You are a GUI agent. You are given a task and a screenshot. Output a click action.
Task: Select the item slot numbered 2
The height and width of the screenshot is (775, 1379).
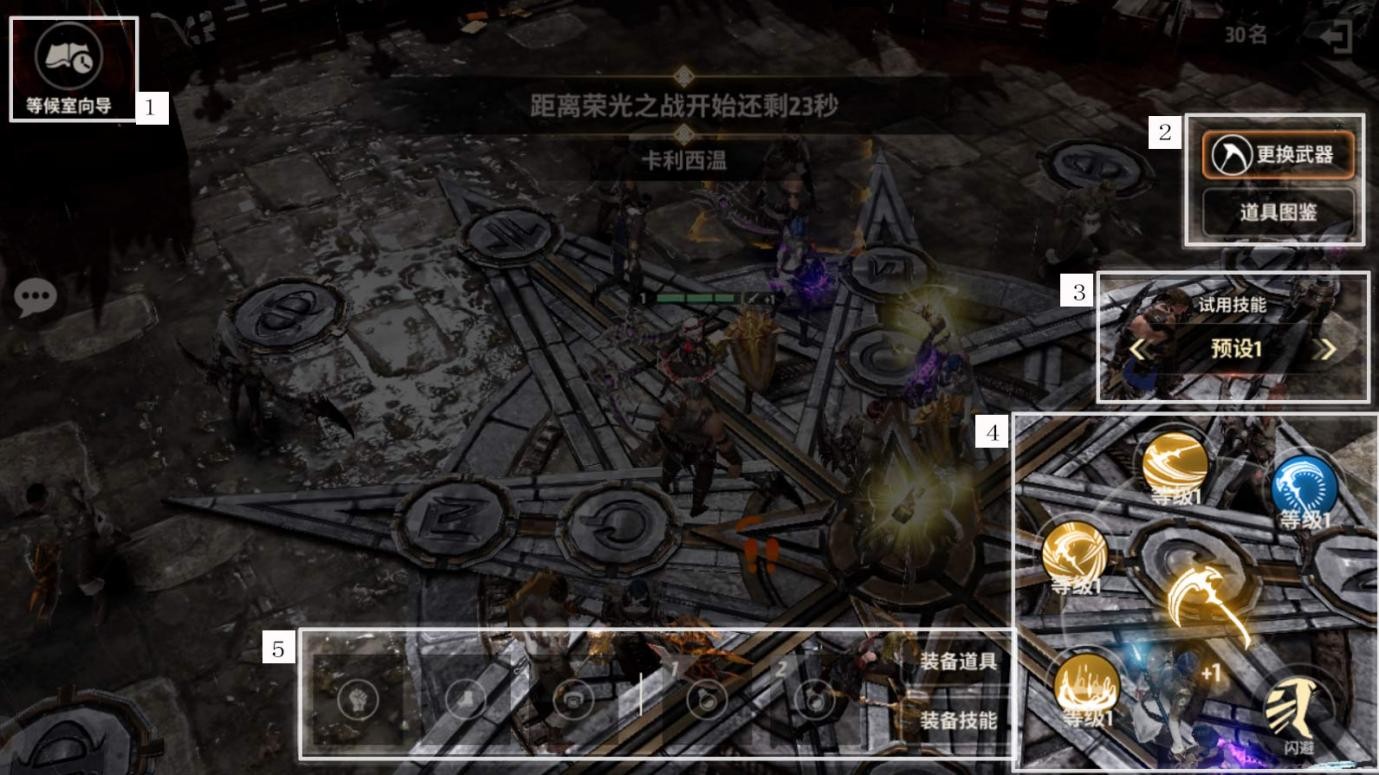tap(814, 698)
